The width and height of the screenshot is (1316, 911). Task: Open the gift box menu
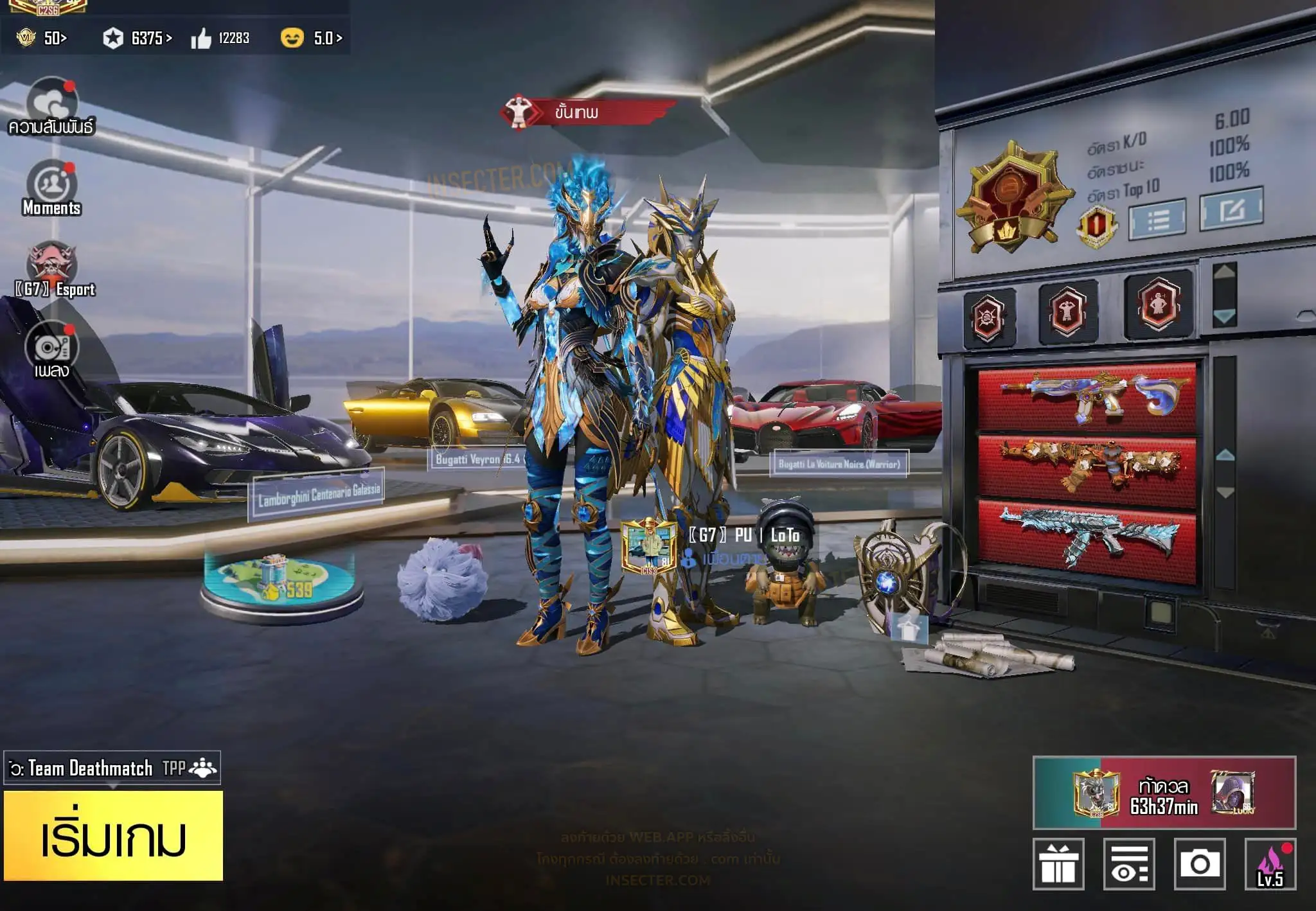pyautogui.click(x=1058, y=864)
